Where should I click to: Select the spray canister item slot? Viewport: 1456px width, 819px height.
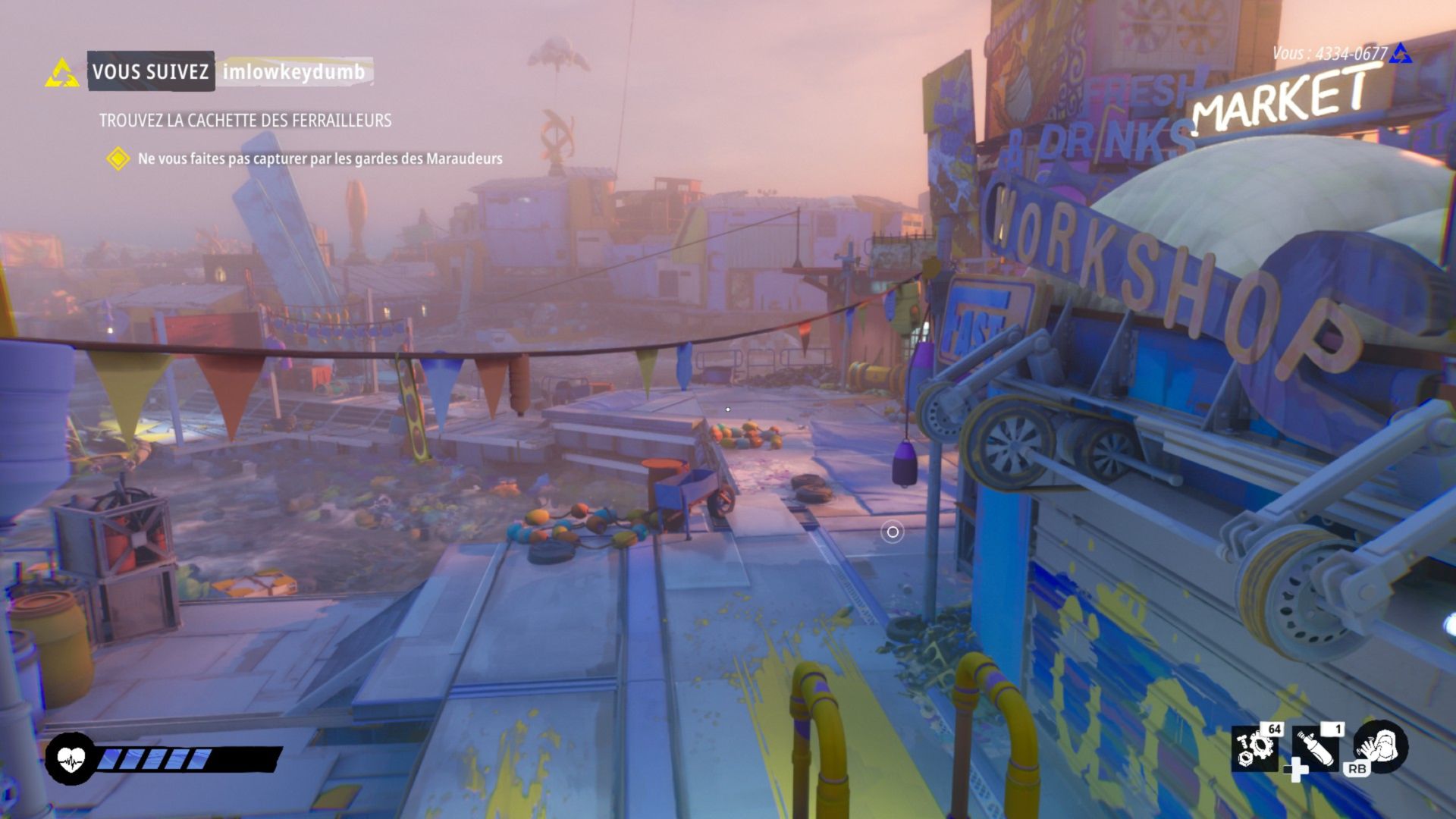[x=1316, y=748]
